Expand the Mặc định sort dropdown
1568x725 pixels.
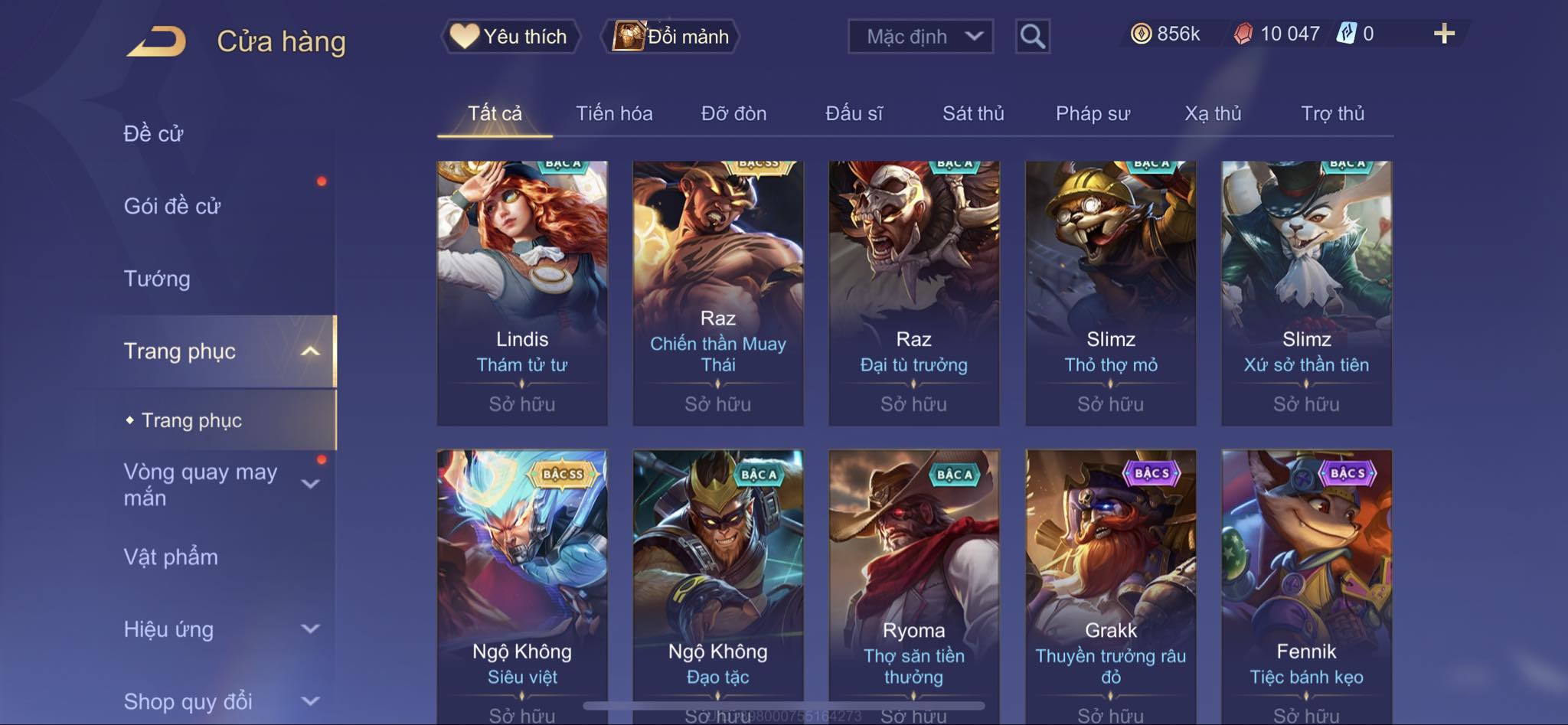click(x=920, y=36)
